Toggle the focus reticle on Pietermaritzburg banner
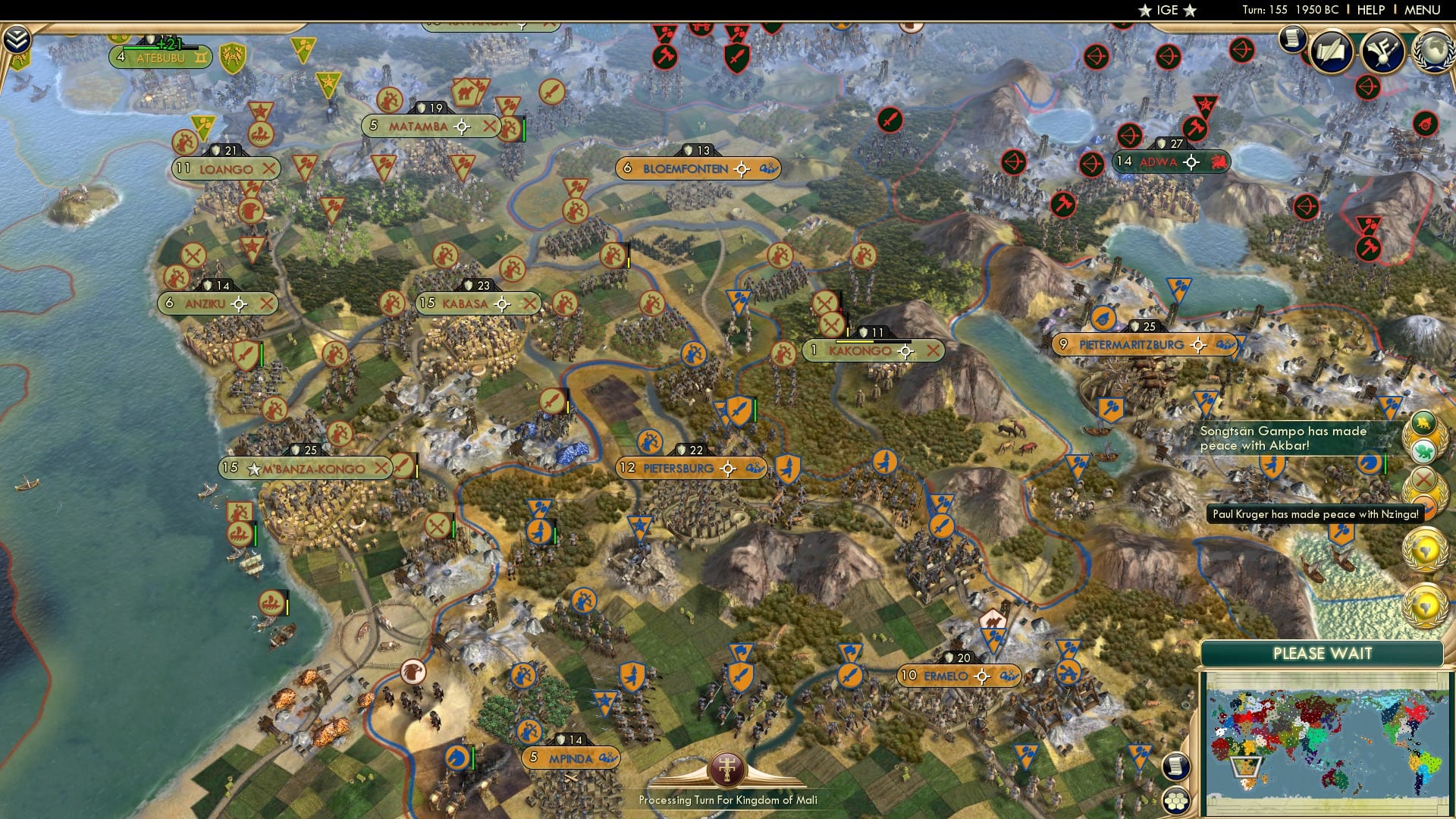The height and width of the screenshot is (819, 1456). tap(1197, 344)
